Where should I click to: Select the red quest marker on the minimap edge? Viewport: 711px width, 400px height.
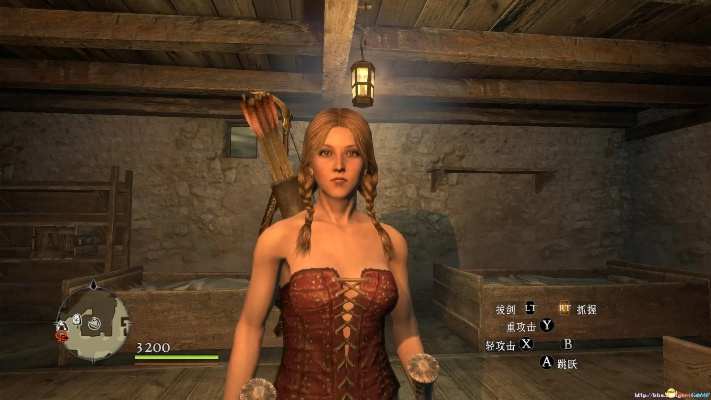pos(63,337)
